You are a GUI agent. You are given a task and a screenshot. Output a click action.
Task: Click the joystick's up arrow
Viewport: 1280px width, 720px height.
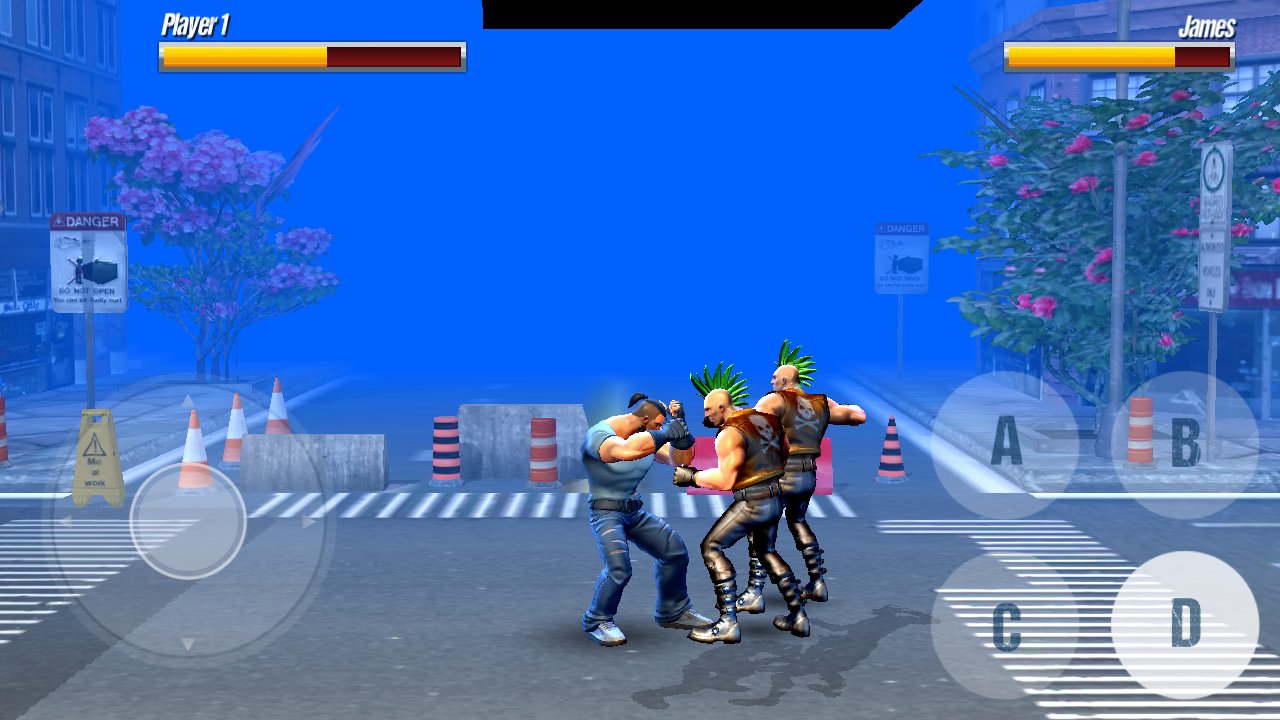click(188, 401)
